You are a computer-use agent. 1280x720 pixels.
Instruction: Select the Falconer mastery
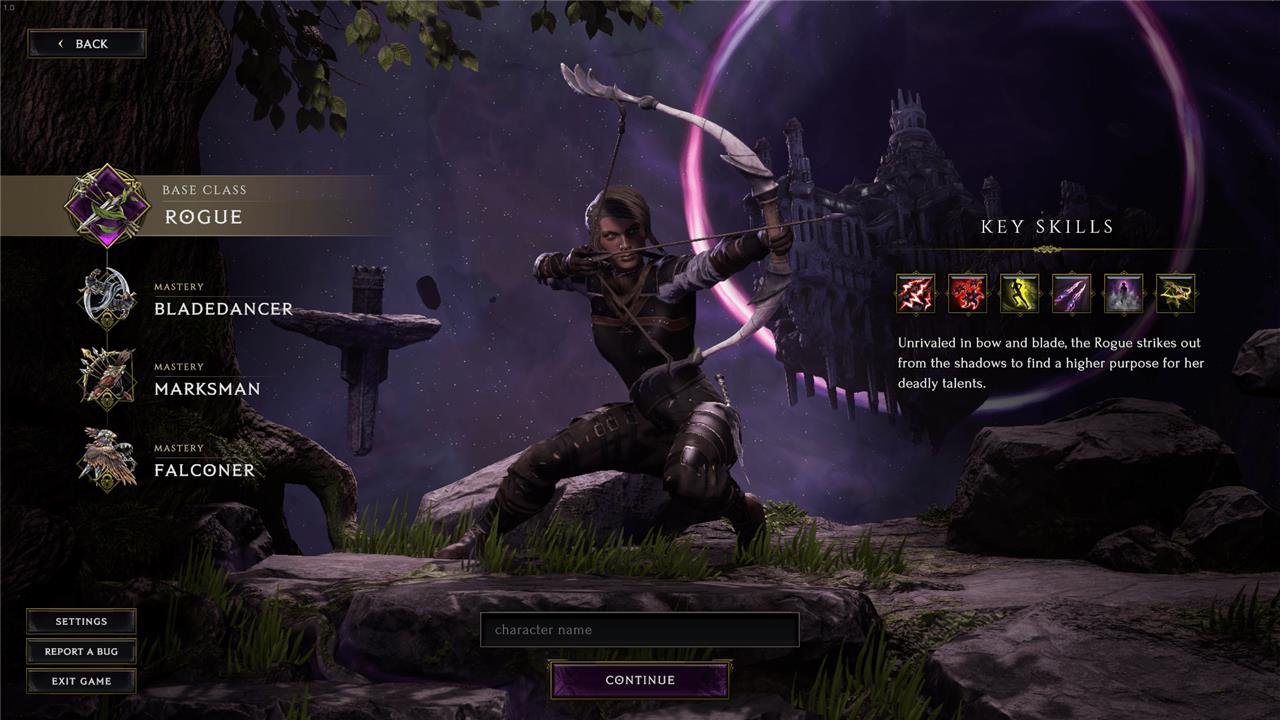203,461
